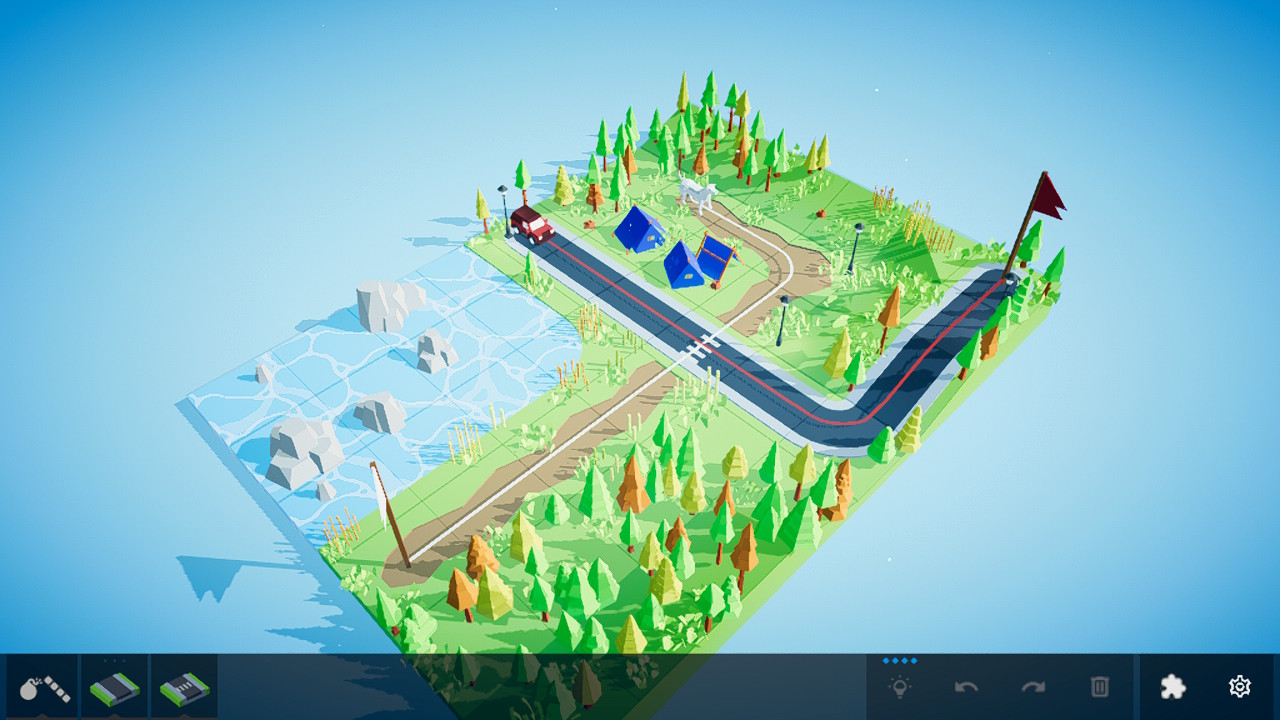Click the white deer near the tents
1280x720 pixels.
[700, 193]
